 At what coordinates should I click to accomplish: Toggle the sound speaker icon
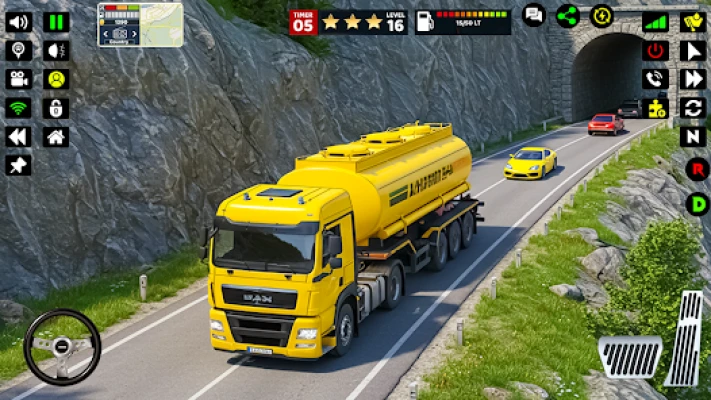tap(19, 22)
